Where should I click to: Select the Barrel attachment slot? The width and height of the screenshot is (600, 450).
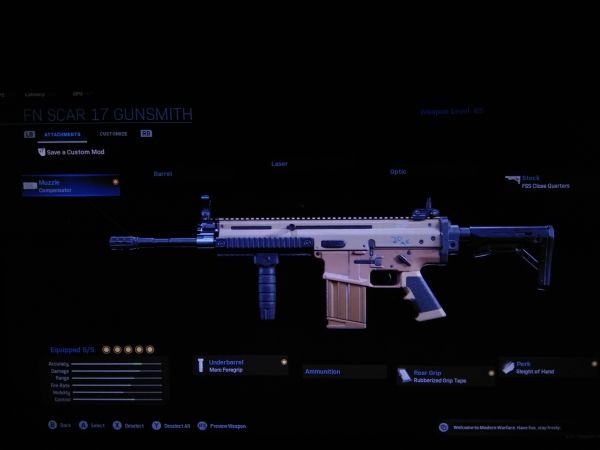[x=163, y=173]
